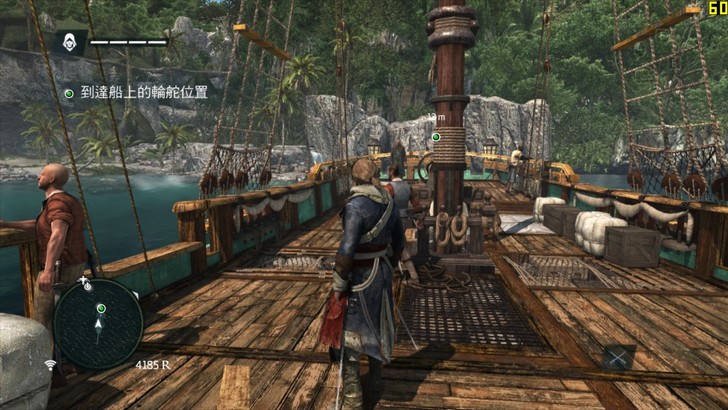Click the Assassin emblem icon
Screen dimensions: 728x410
(69, 42)
